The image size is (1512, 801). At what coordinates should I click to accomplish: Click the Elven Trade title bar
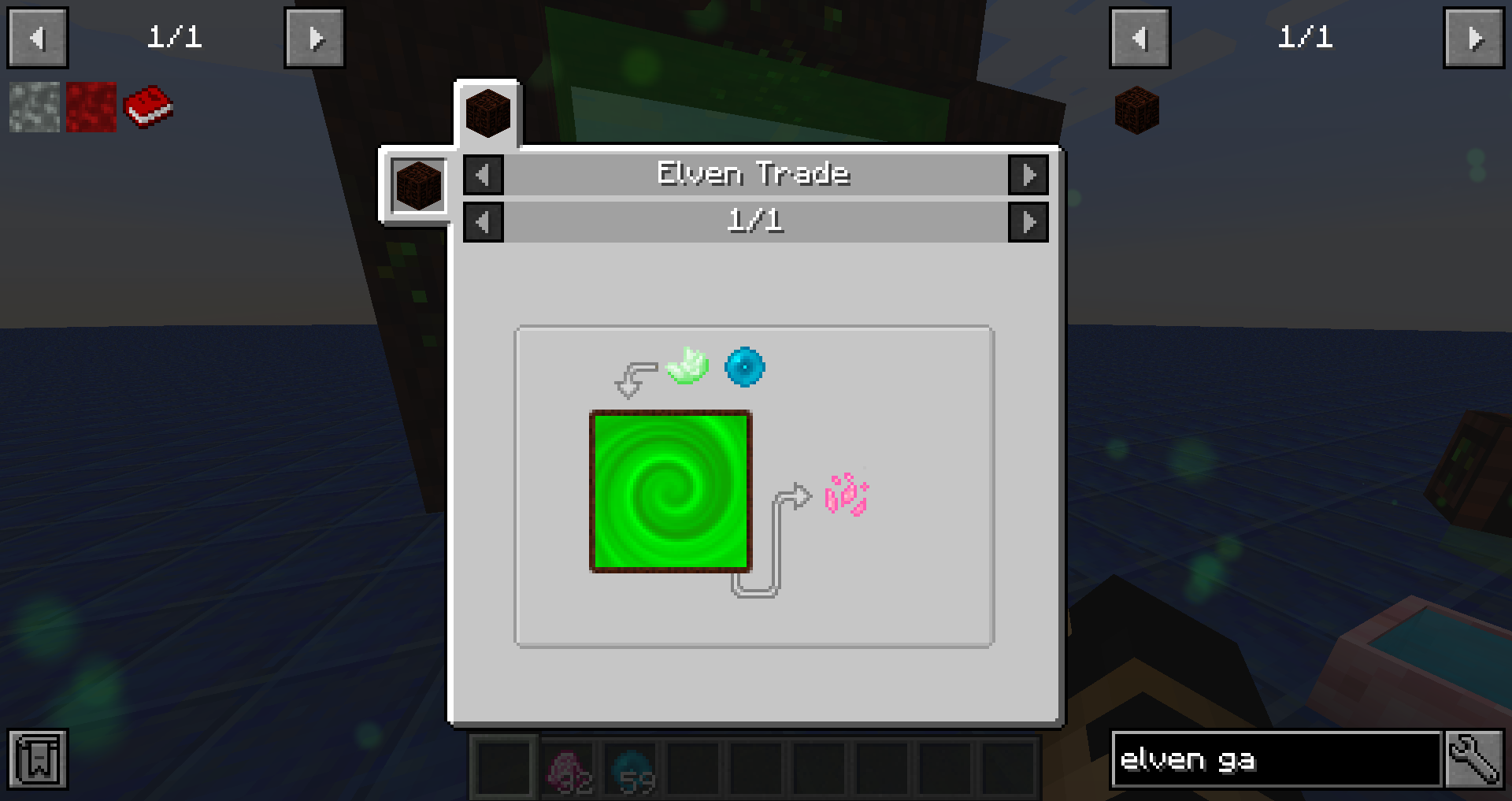point(754,174)
